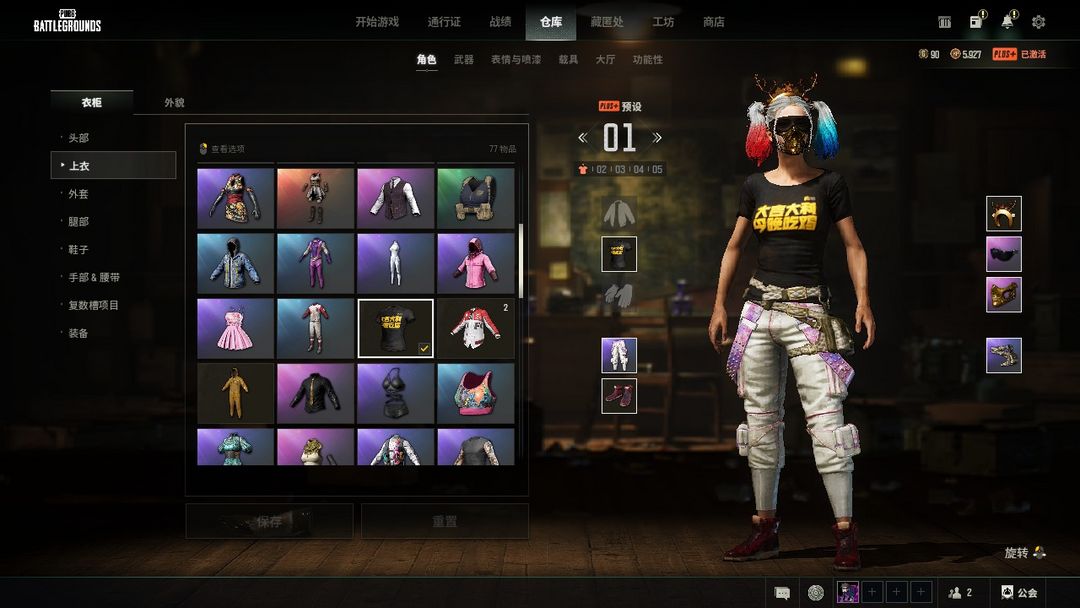Select the 表情与喷漆 emotes tab
The height and width of the screenshot is (608, 1080).
[x=516, y=60]
